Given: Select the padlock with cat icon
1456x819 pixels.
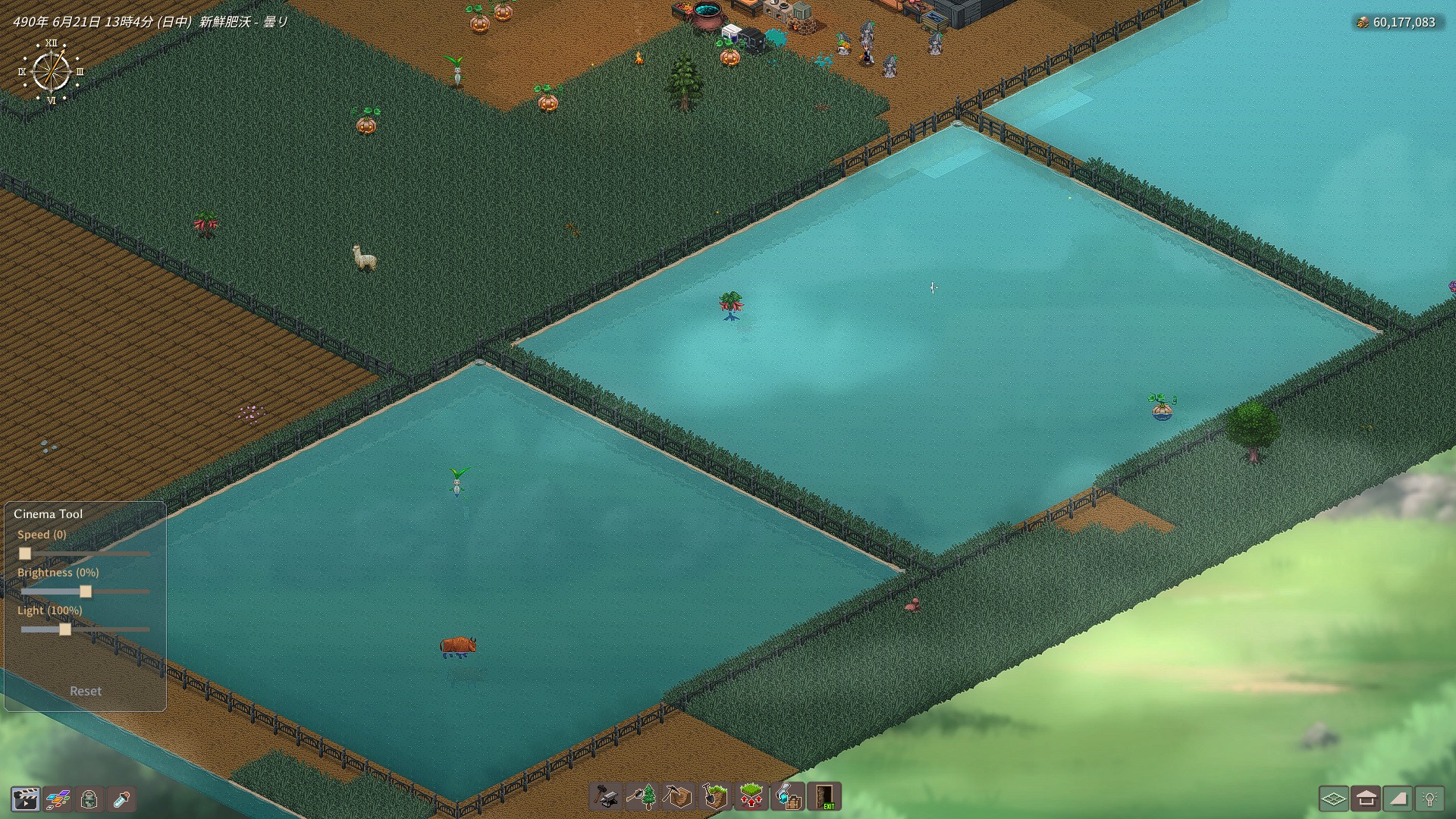Looking at the screenshot, I should [x=89, y=799].
